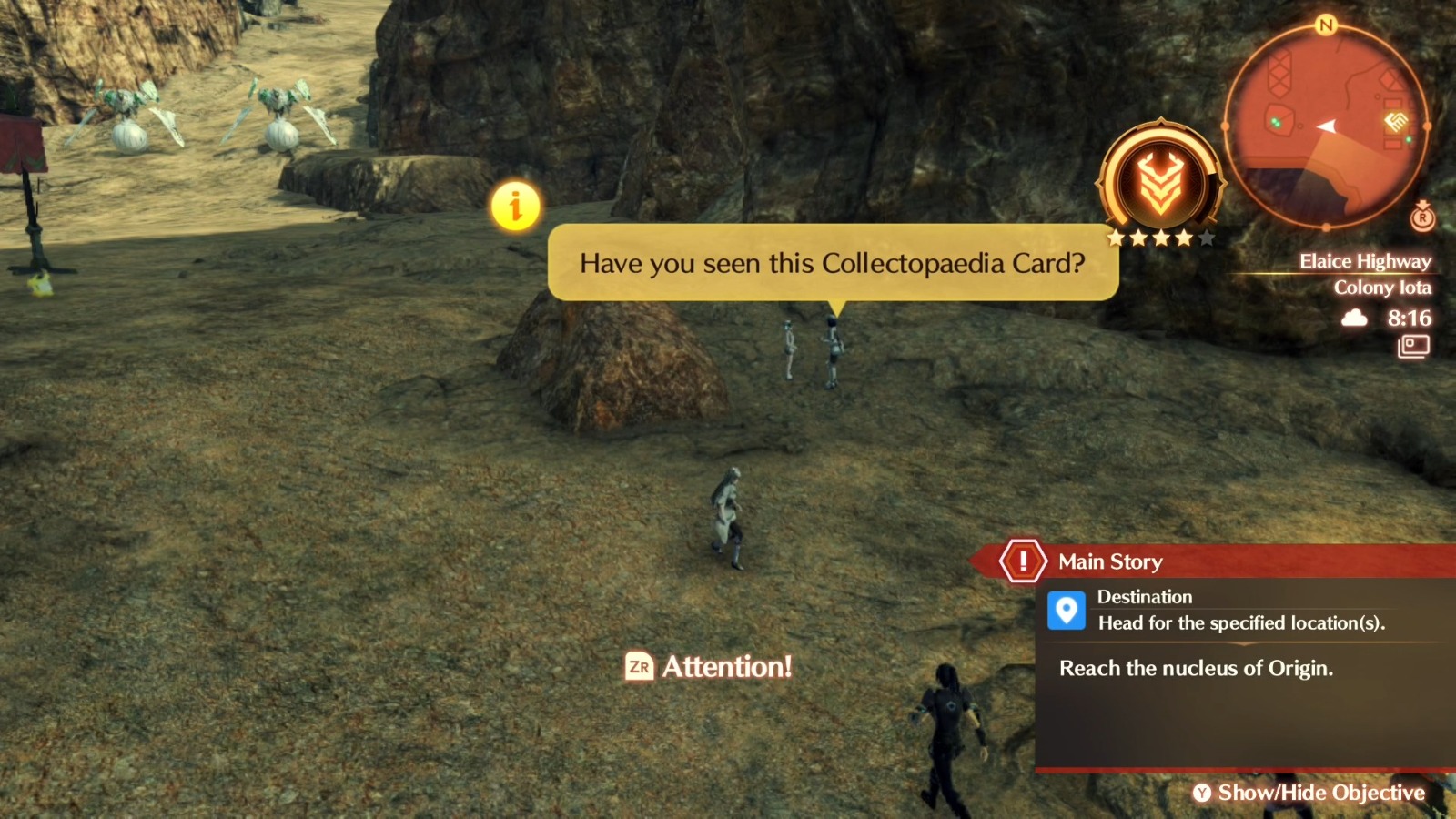The width and height of the screenshot is (1456, 819).
Task: Click the N compass marker on the minimap
Action: [x=1327, y=27]
